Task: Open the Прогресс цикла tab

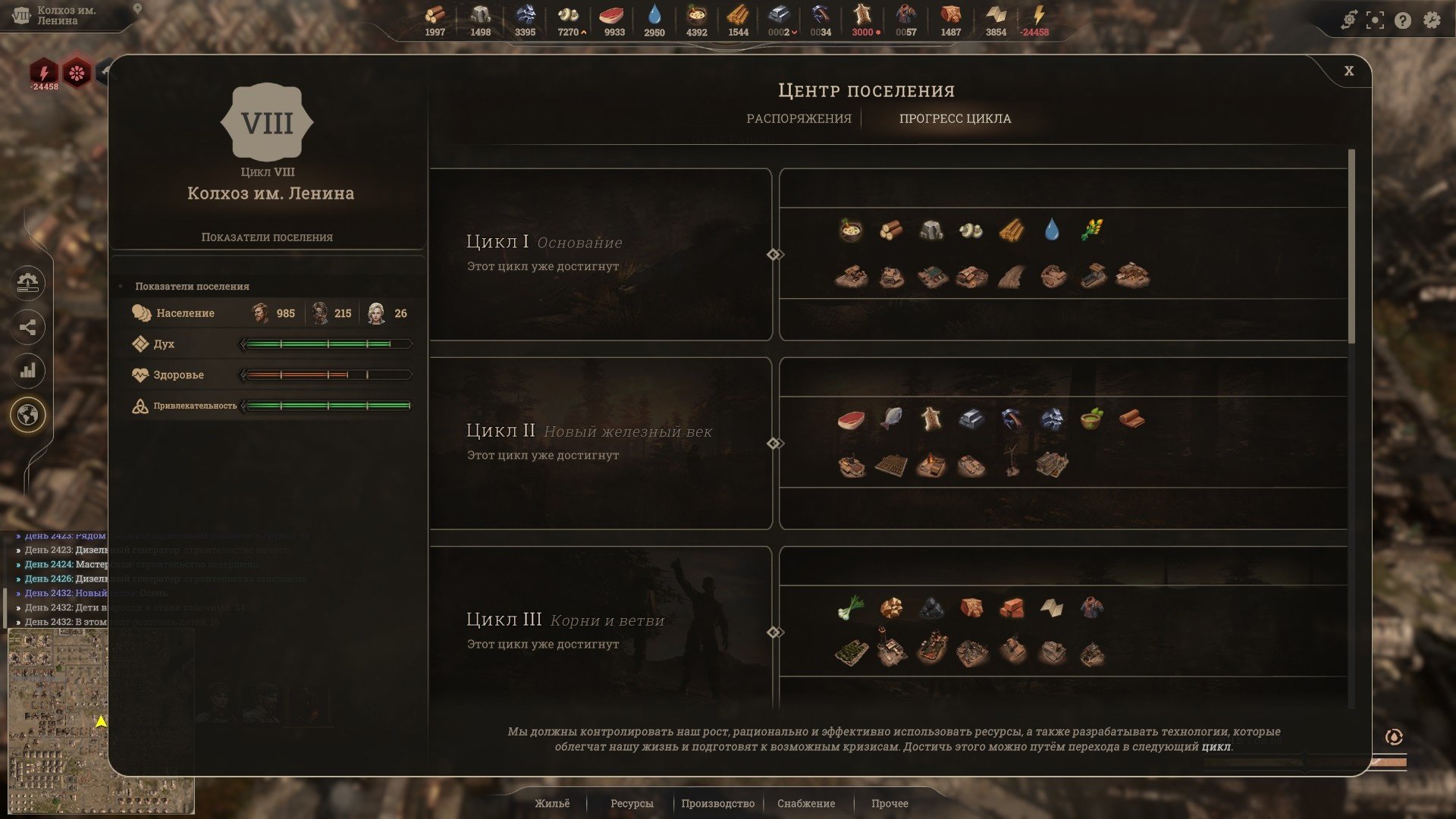Action: (x=955, y=118)
